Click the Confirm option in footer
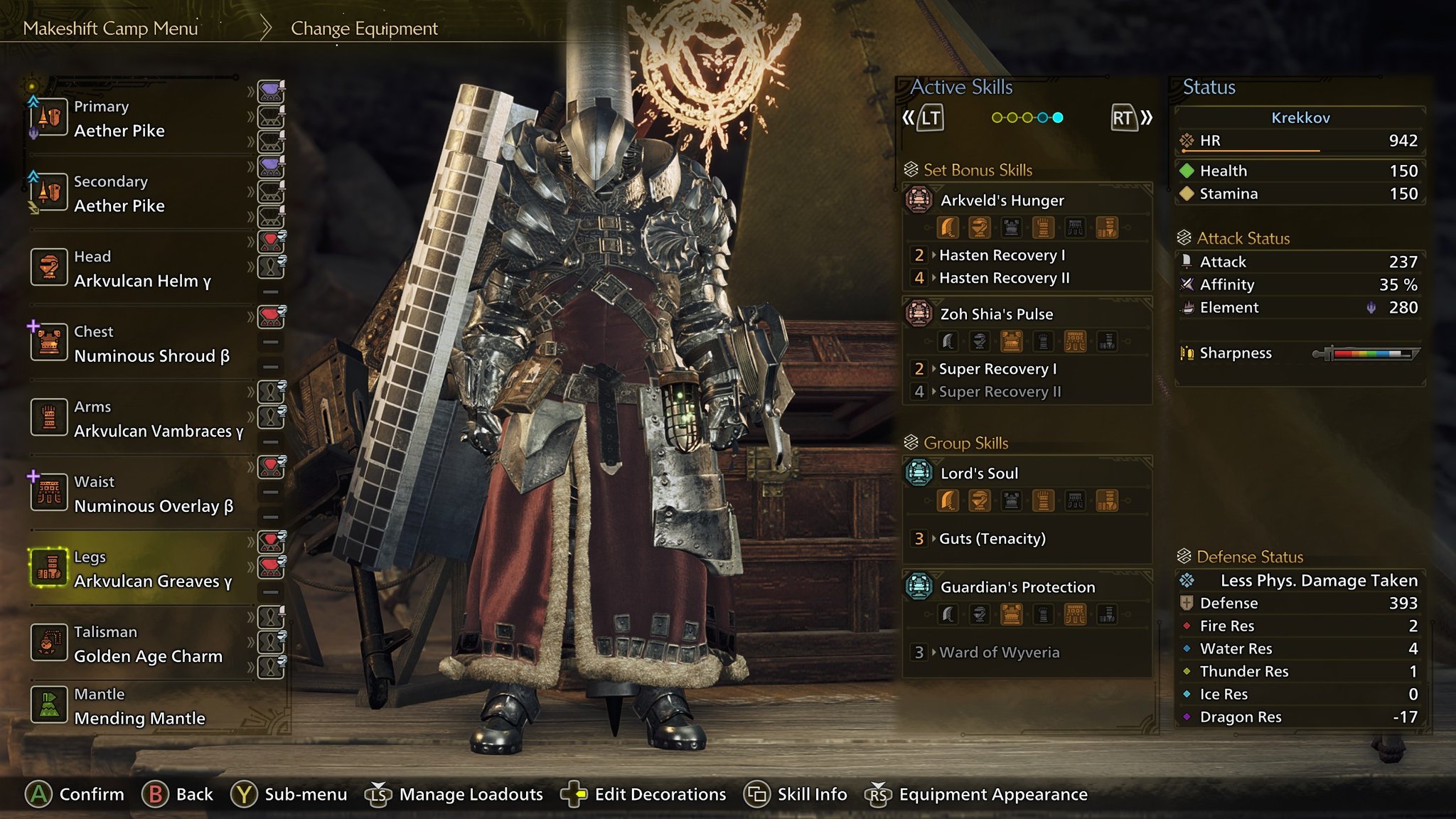The image size is (1456, 819). click(x=75, y=794)
